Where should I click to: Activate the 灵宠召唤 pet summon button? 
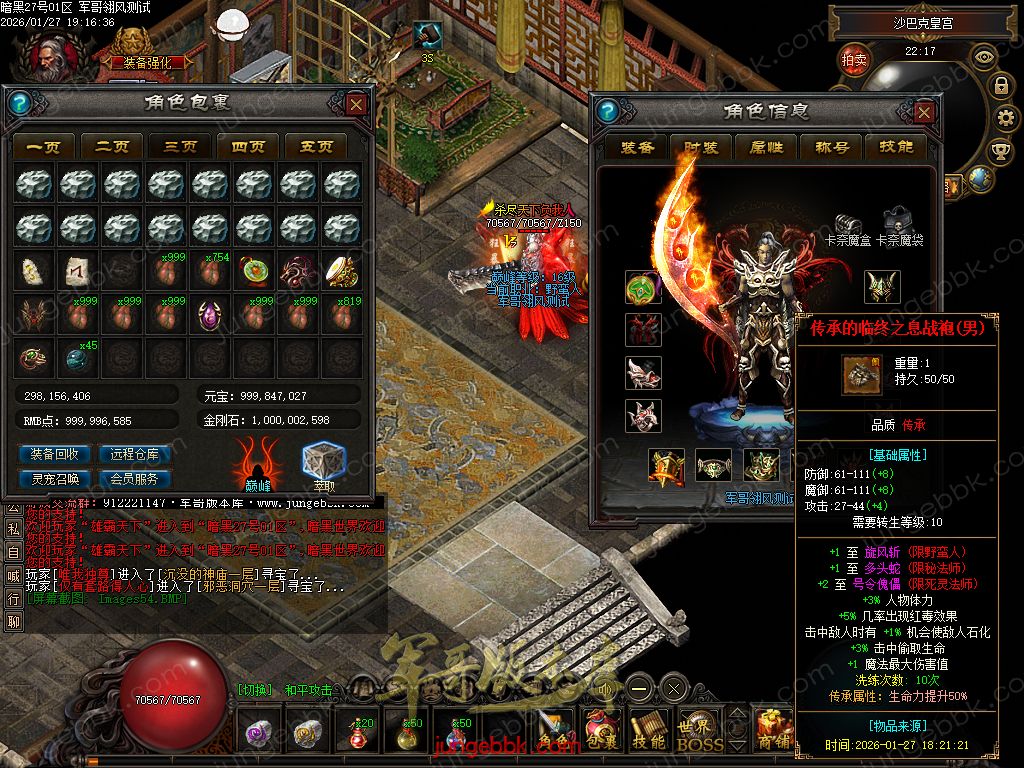[55, 478]
